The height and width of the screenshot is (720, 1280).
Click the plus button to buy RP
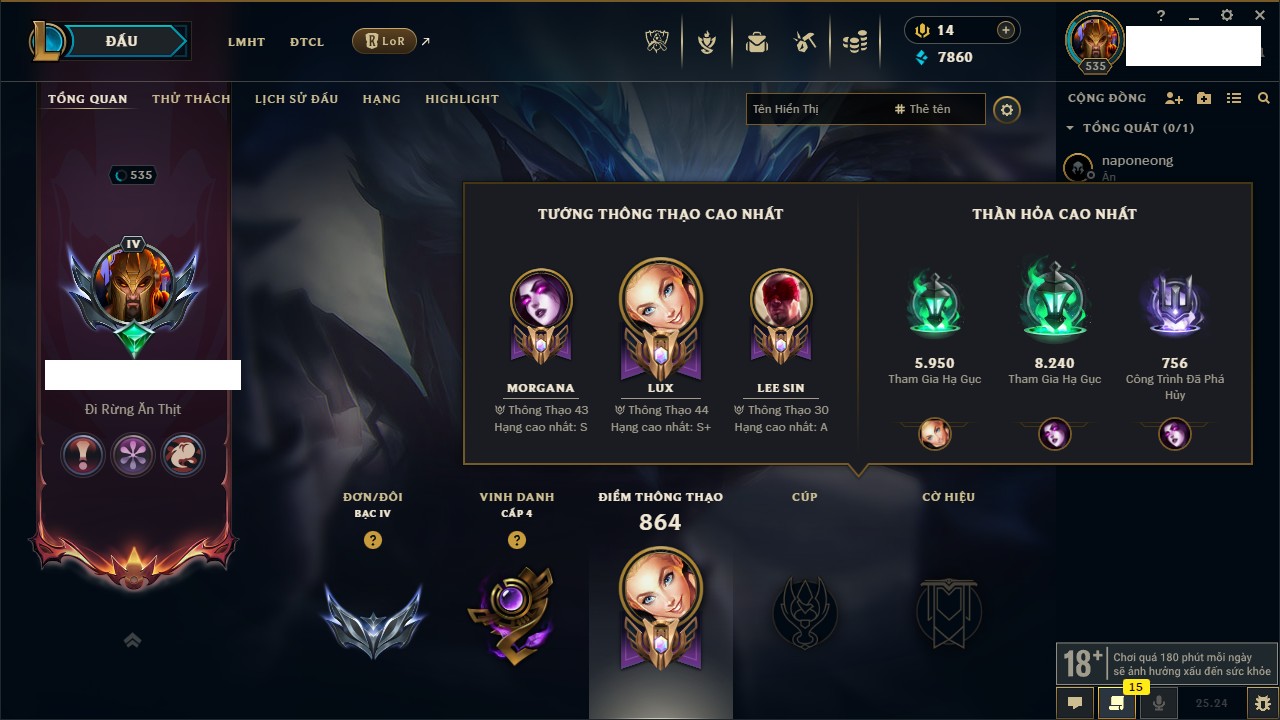point(1006,30)
